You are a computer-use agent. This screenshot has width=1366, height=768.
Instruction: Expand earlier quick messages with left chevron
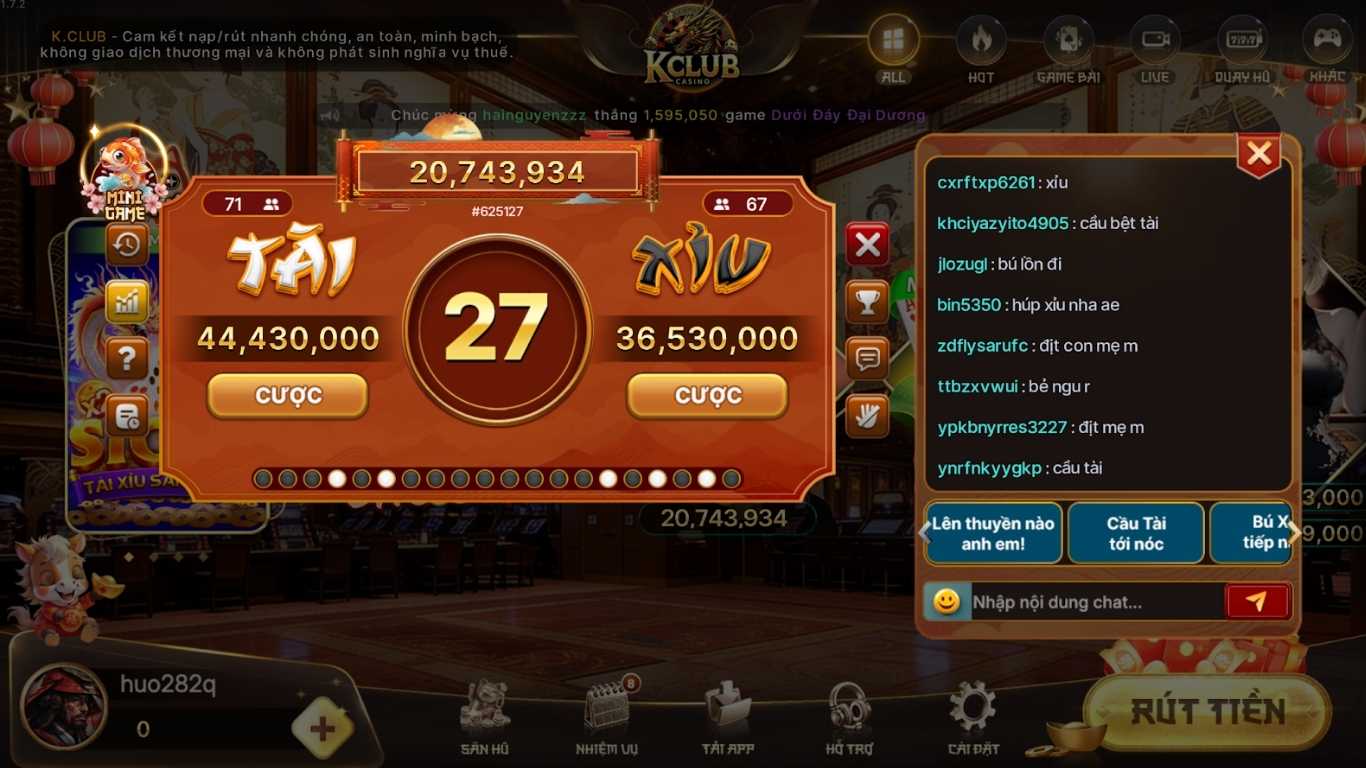(x=922, y=533)
